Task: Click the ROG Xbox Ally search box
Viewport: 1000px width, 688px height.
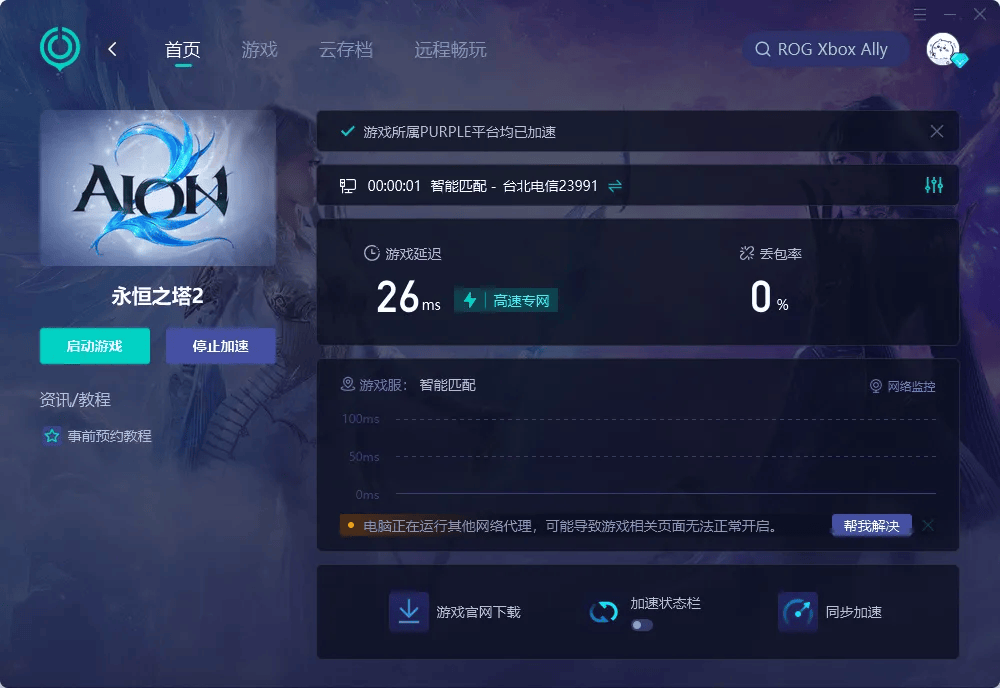Action: click(x=826, y=49)
